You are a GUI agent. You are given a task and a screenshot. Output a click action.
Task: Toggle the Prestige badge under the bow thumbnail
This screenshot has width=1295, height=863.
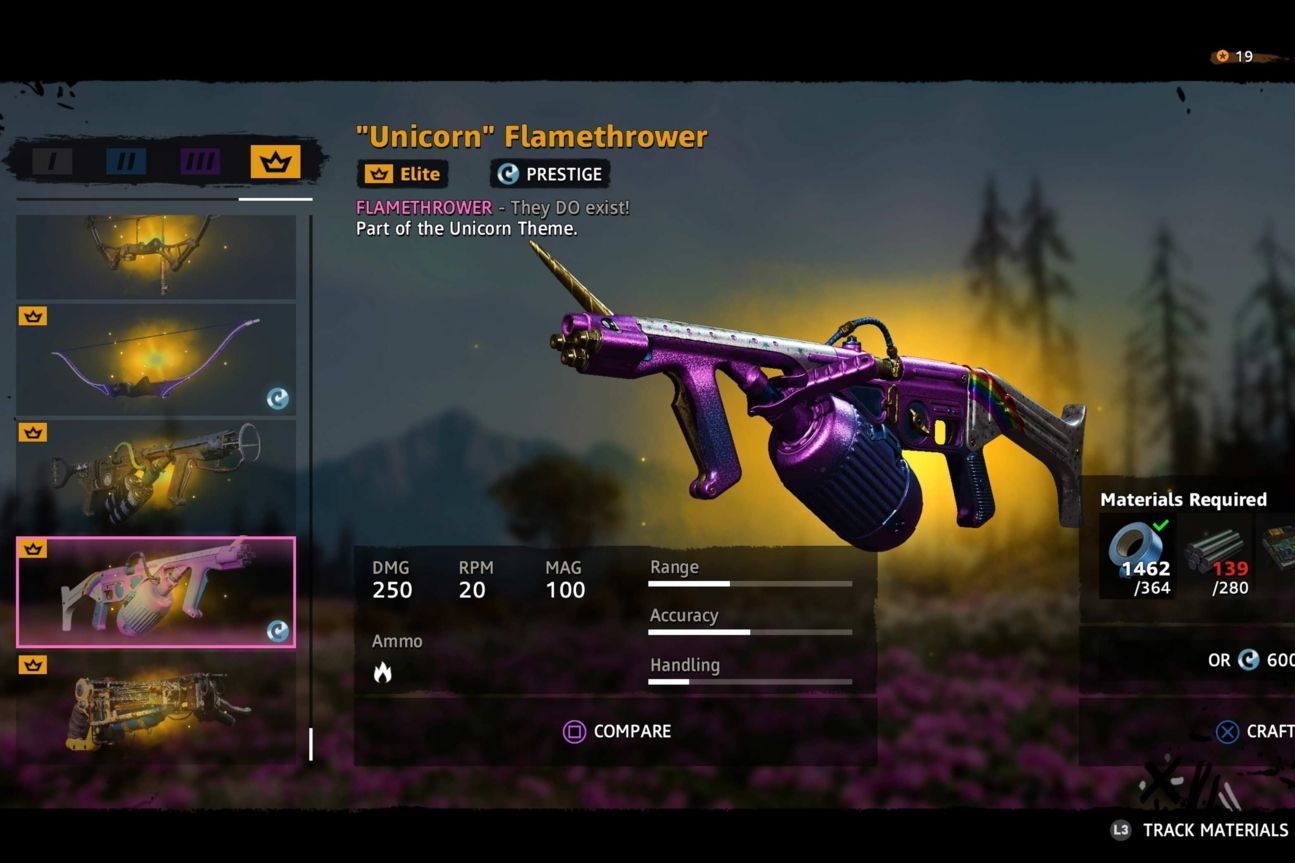[279, 398]
